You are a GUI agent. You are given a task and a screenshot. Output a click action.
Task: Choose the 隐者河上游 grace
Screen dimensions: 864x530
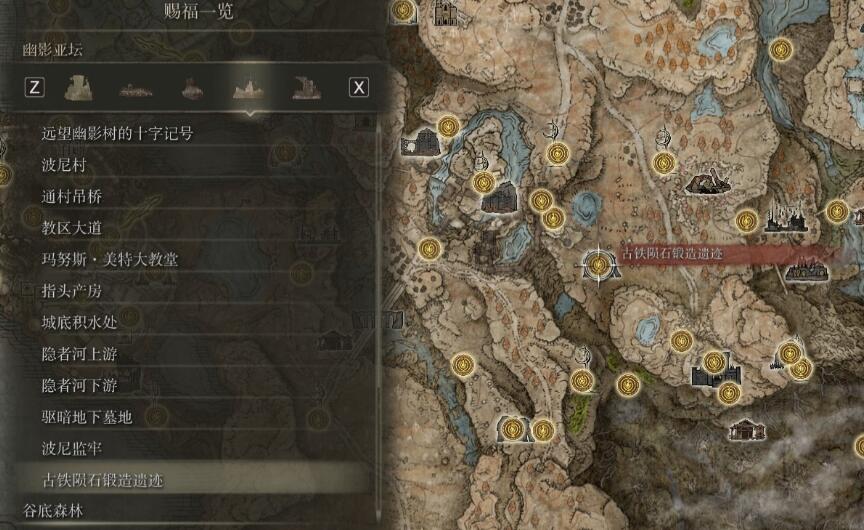click(79, 354)
